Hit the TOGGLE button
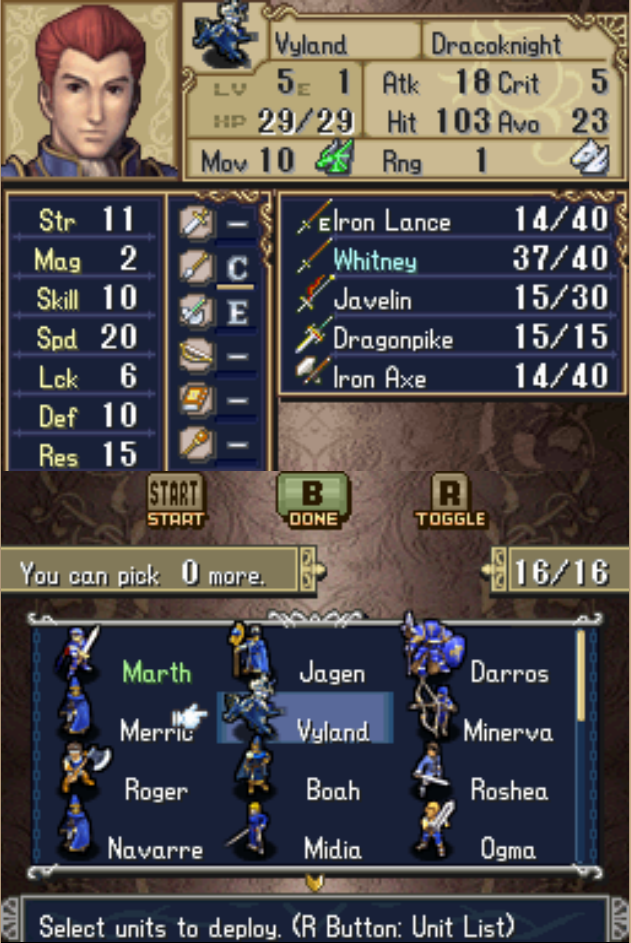This screenshot has height=943, width=631. (x=450, y=501)
